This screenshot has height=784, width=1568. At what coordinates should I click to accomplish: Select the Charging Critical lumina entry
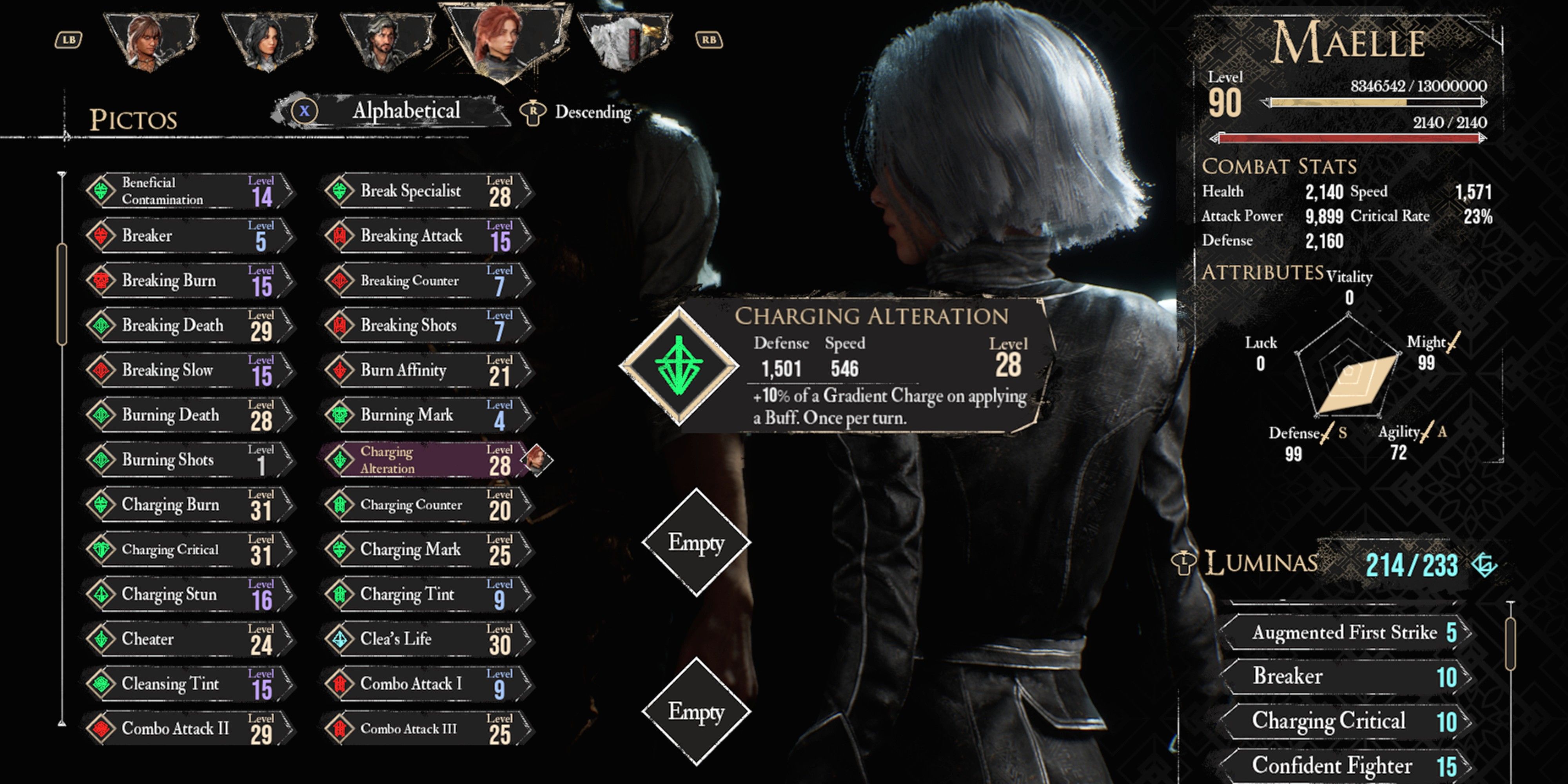click(x=1345, y=721)
